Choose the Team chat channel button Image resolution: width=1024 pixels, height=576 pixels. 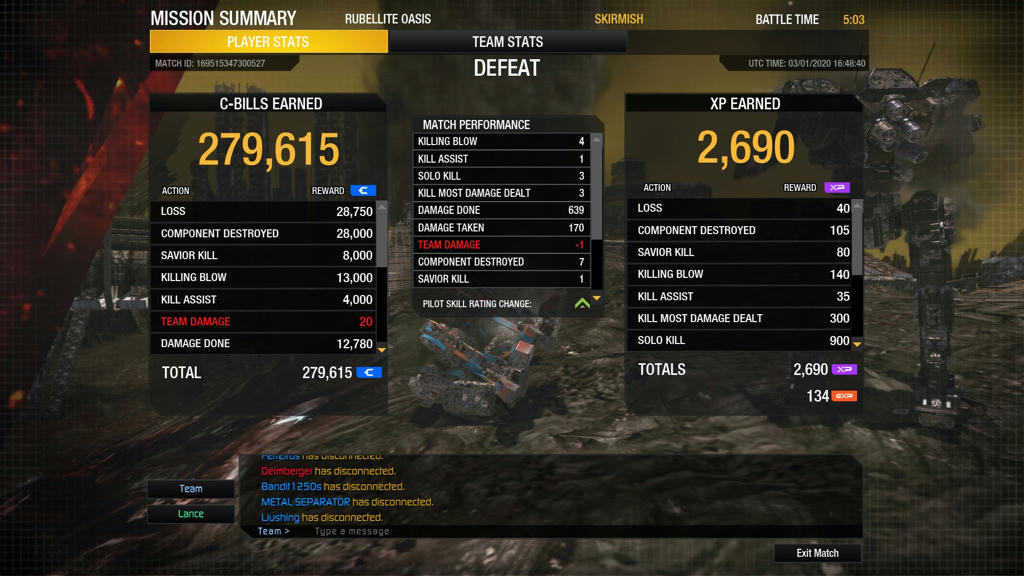point(191,489)
